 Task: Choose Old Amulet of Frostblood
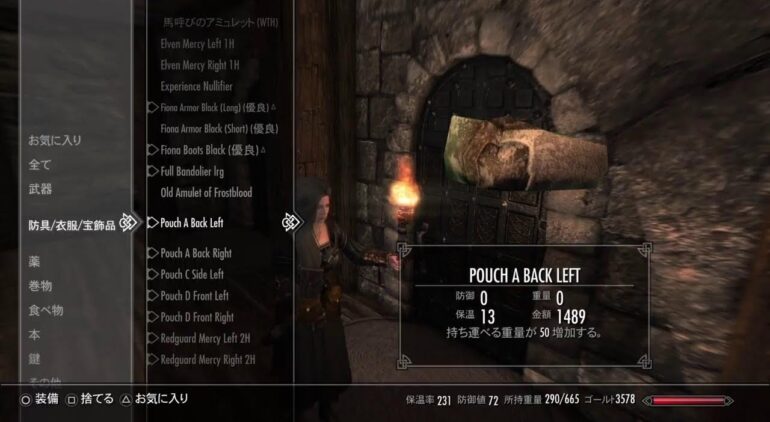click(206, 192)
